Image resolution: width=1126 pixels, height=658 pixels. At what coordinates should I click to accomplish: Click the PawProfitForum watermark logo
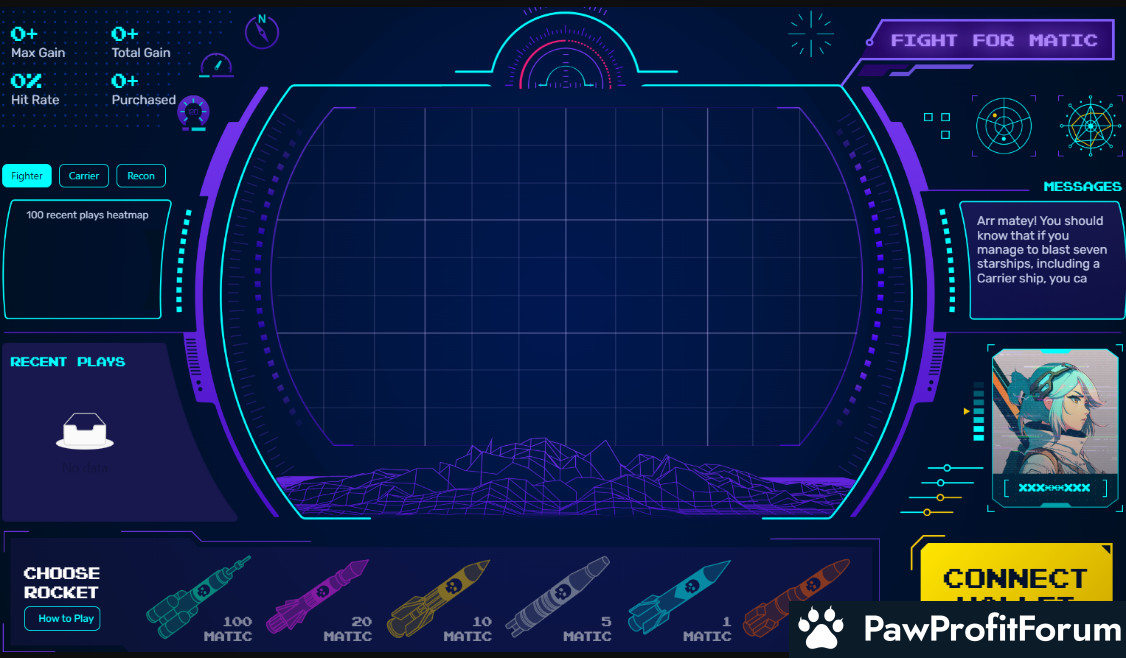[960, 629]
